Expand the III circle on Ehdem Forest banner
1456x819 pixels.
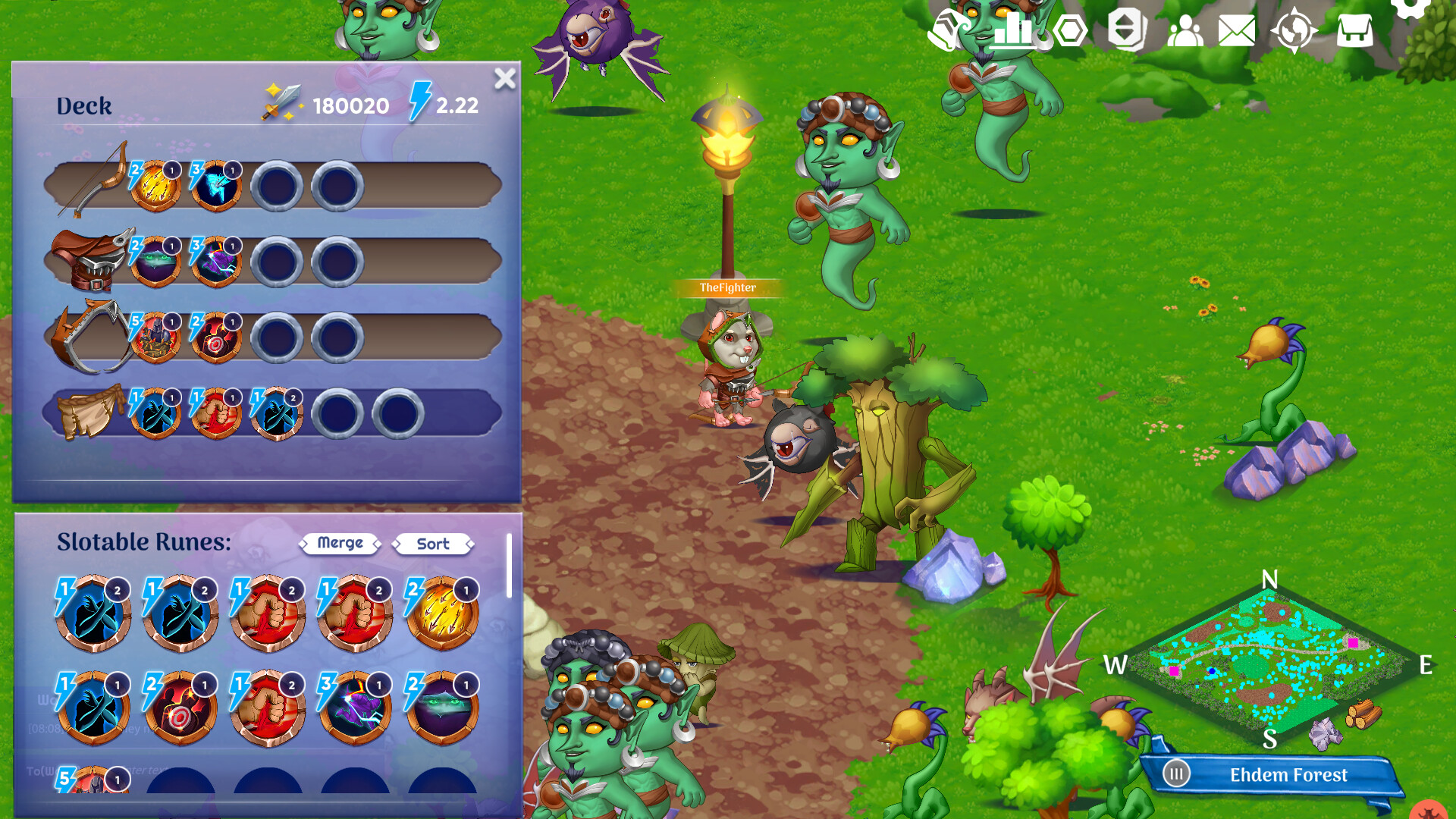[x=1176, y=774]
